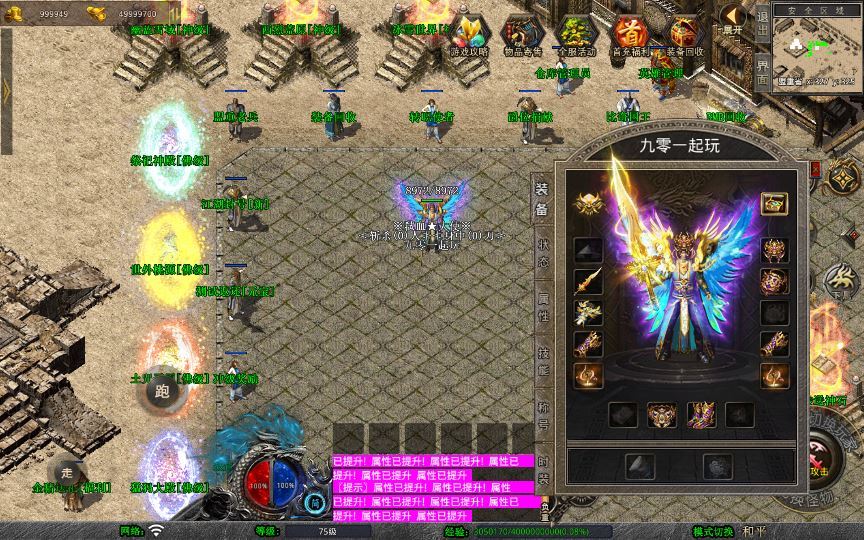The height and width of the screenshot is (540, 864).
Task: Select the equipped boots slot
Action: [701, 414]
